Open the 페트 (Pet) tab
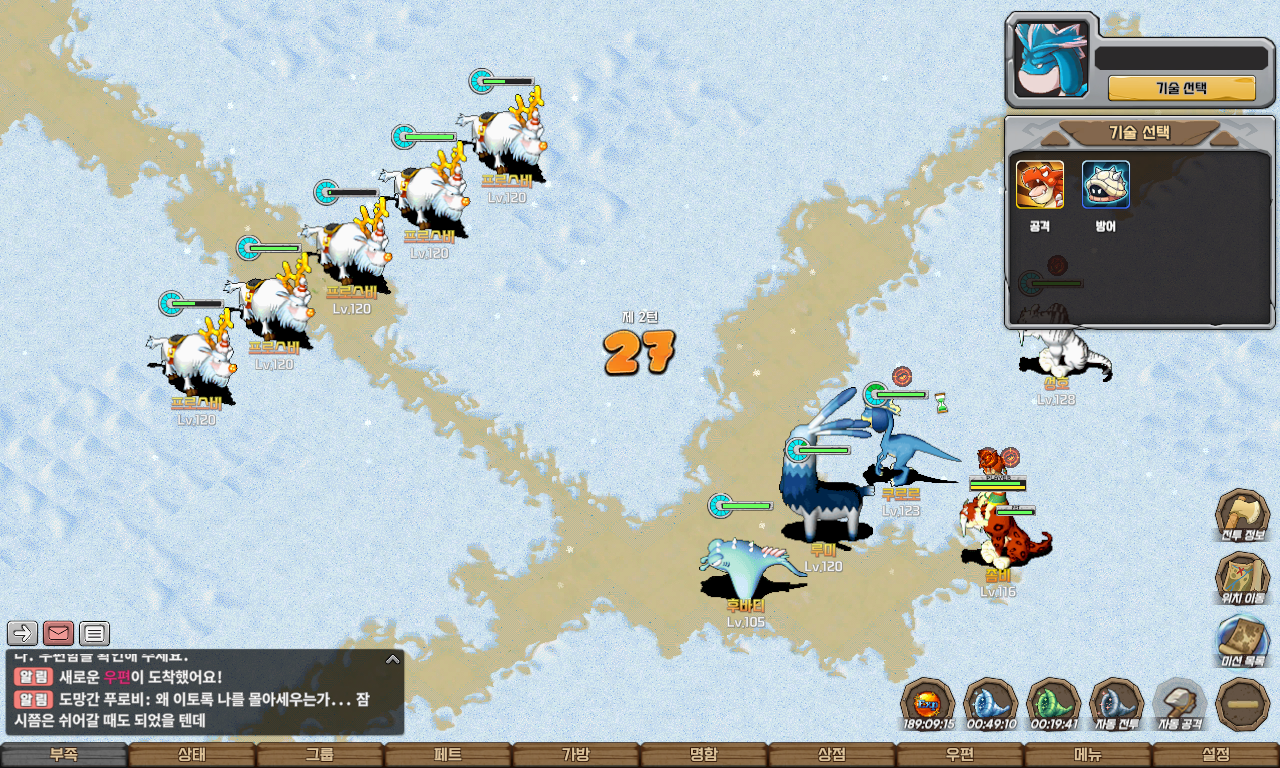 tap(448, 755)
